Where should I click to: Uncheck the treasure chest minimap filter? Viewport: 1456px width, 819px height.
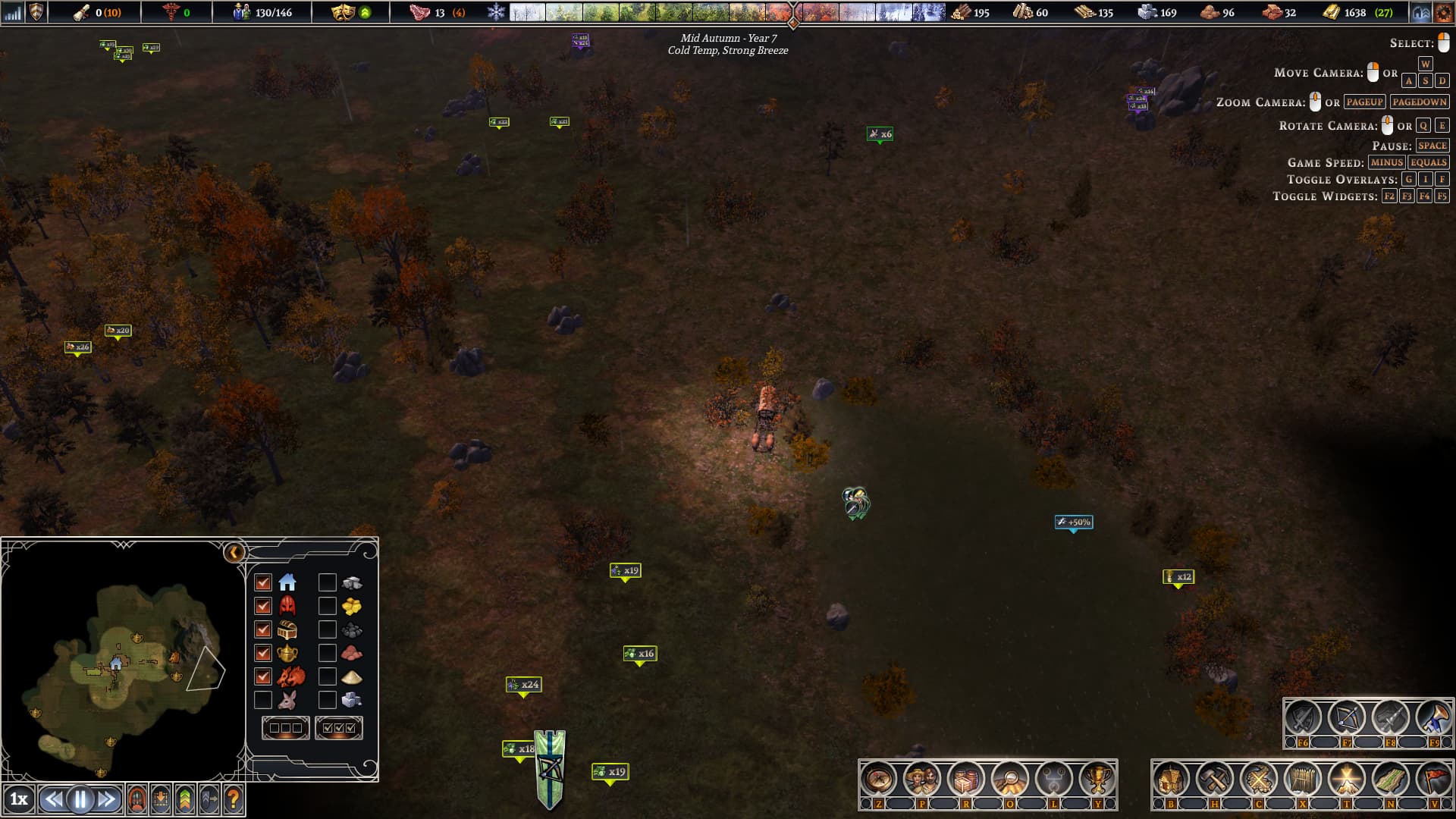pyautogui.click(x=263, y=629)
